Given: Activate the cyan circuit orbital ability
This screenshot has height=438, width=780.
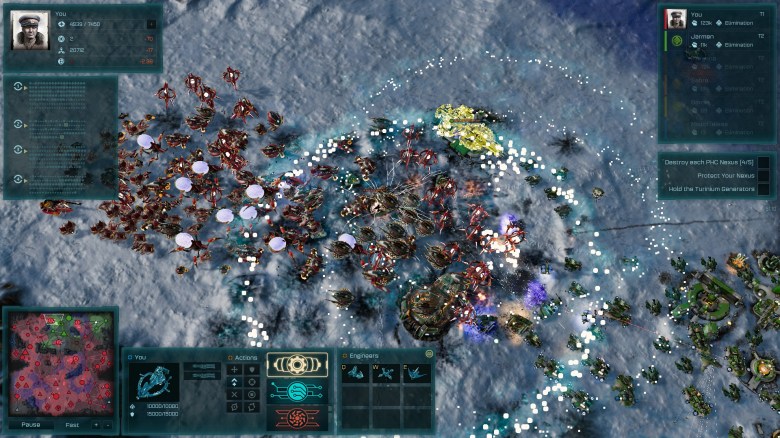Looking at the screenshot, I should pos(296,392).
